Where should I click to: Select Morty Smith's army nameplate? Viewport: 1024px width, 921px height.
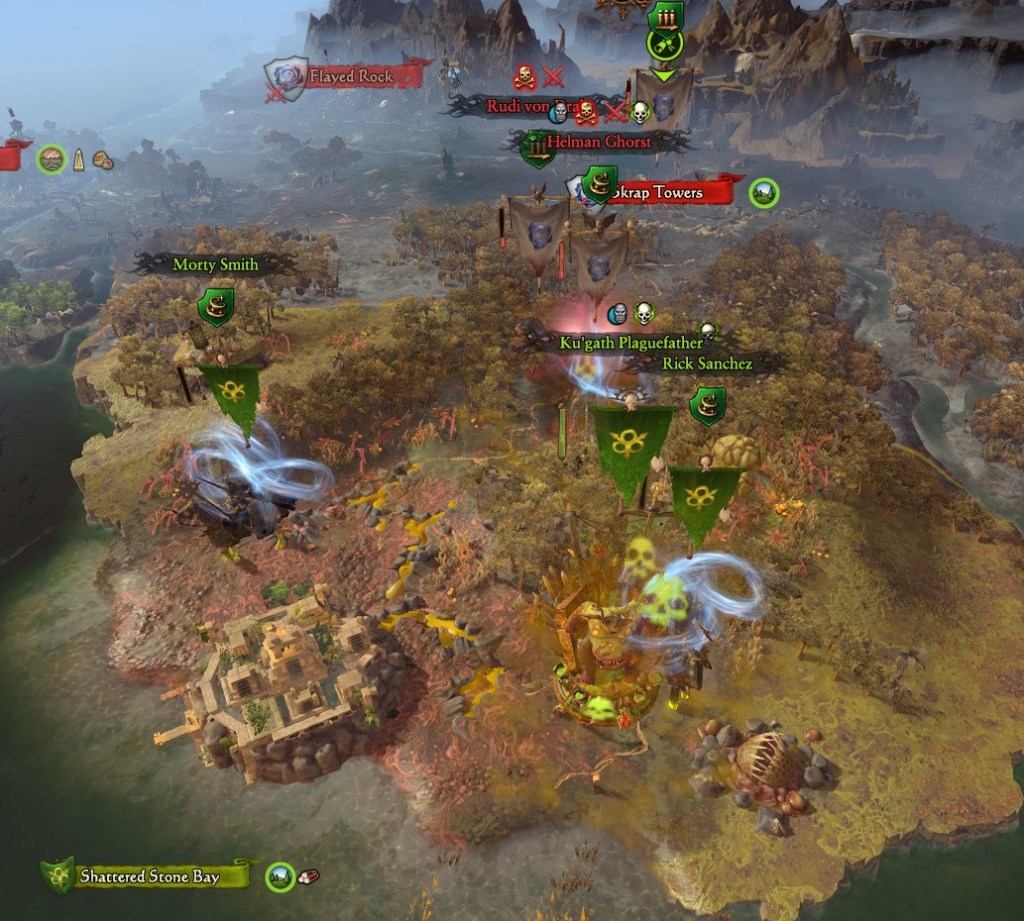coord(215,265)
